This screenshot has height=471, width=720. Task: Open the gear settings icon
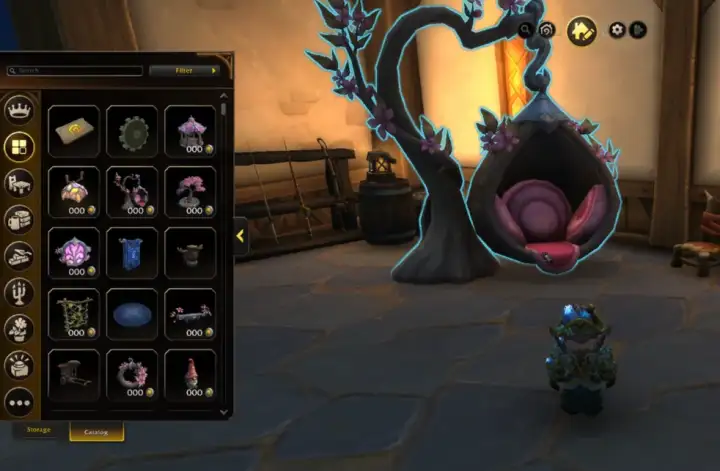[617, 30]
